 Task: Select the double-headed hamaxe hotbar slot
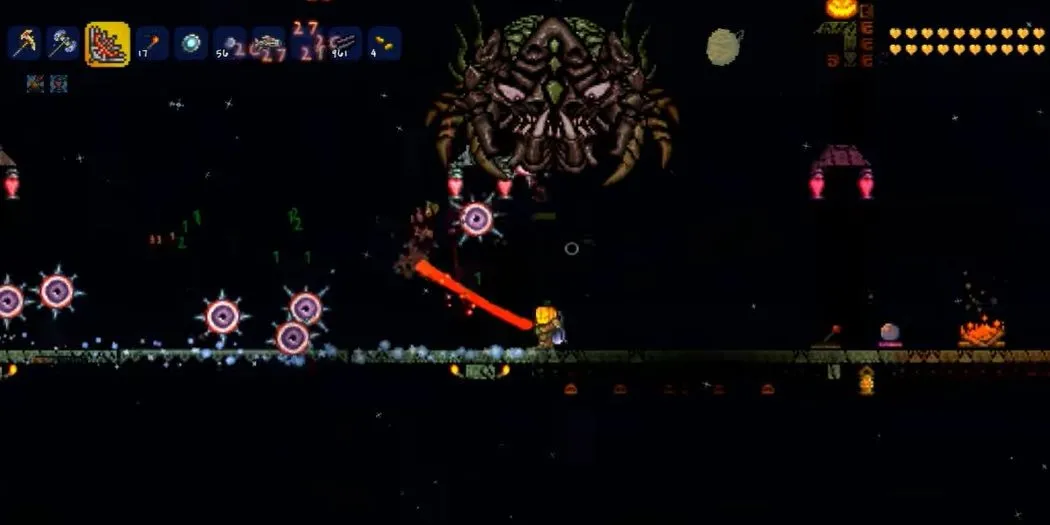(63, 43)
